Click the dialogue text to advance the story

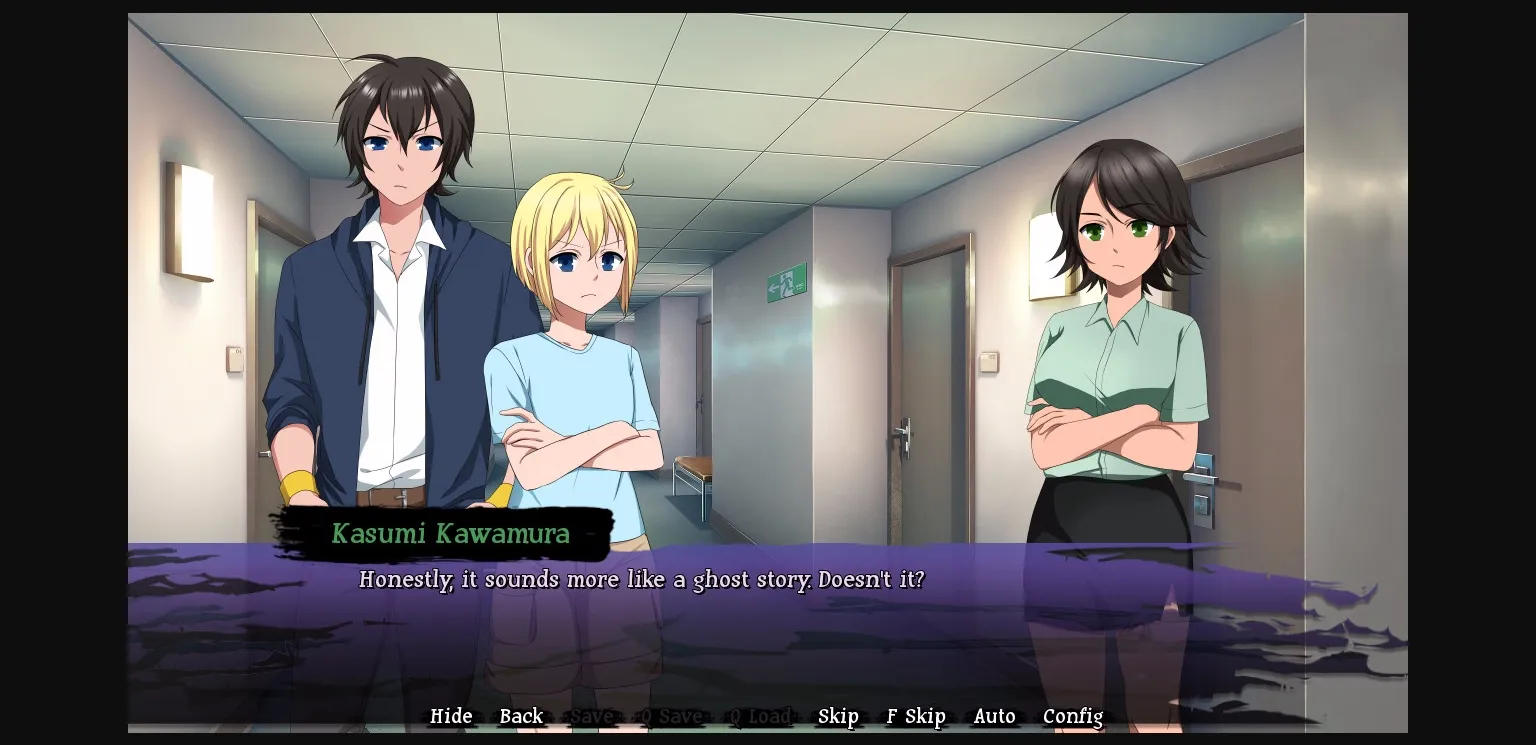643,580
